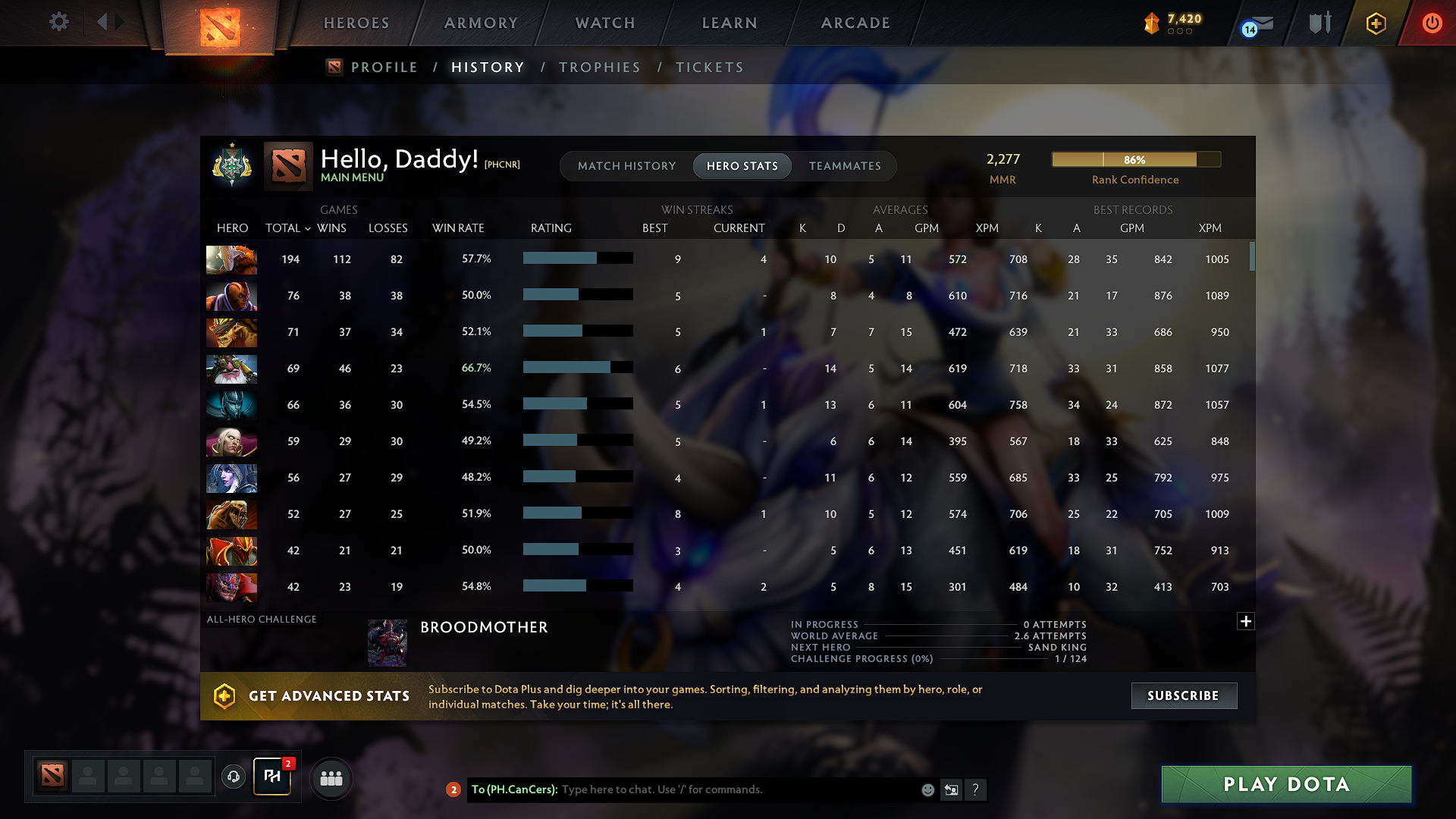The image size is (1456, 819).
Task: Expand the All-Hero Challenge panel via plus button
Action: 1246,621
